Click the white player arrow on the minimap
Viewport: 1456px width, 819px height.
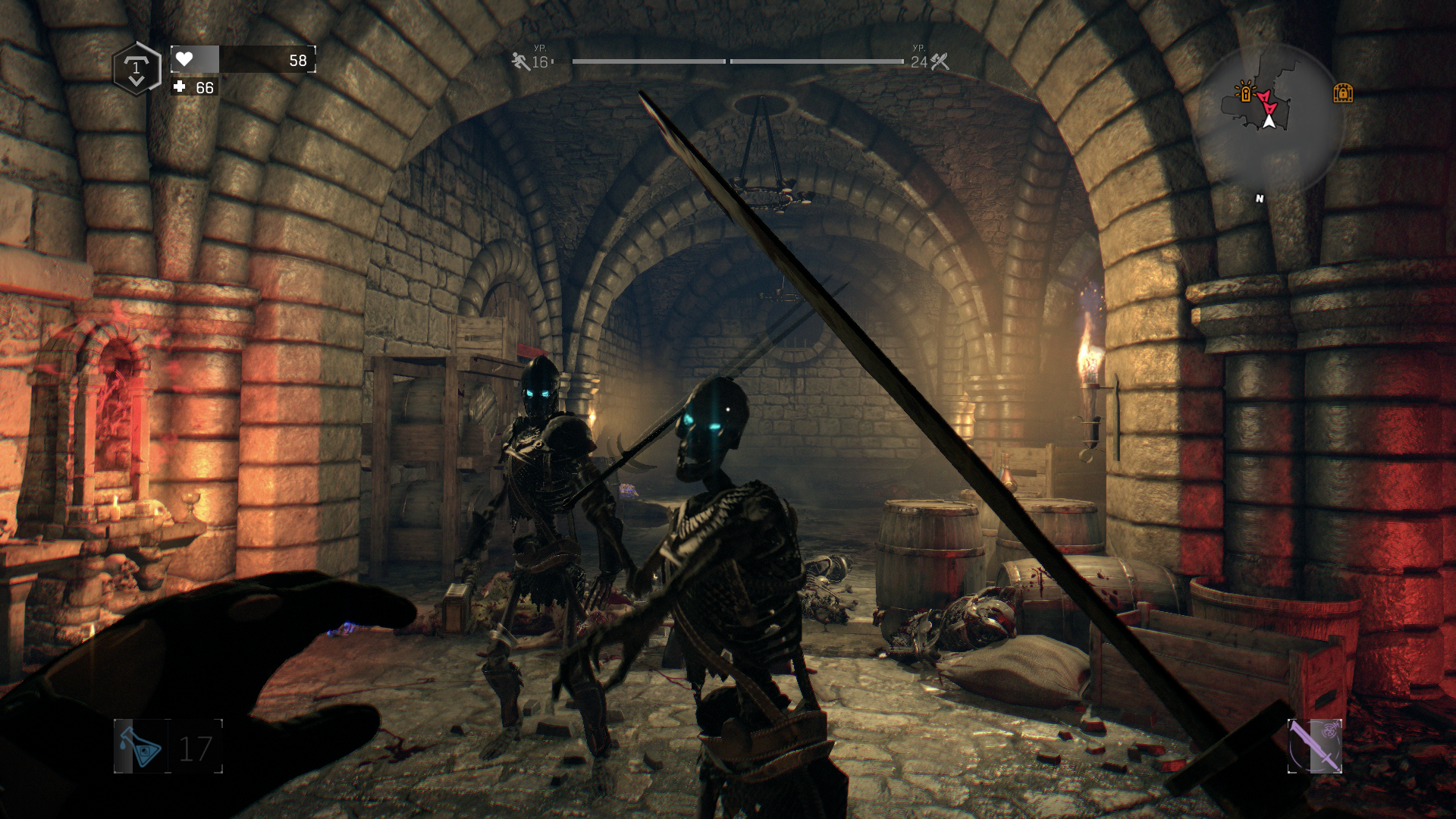(1269, 120)
